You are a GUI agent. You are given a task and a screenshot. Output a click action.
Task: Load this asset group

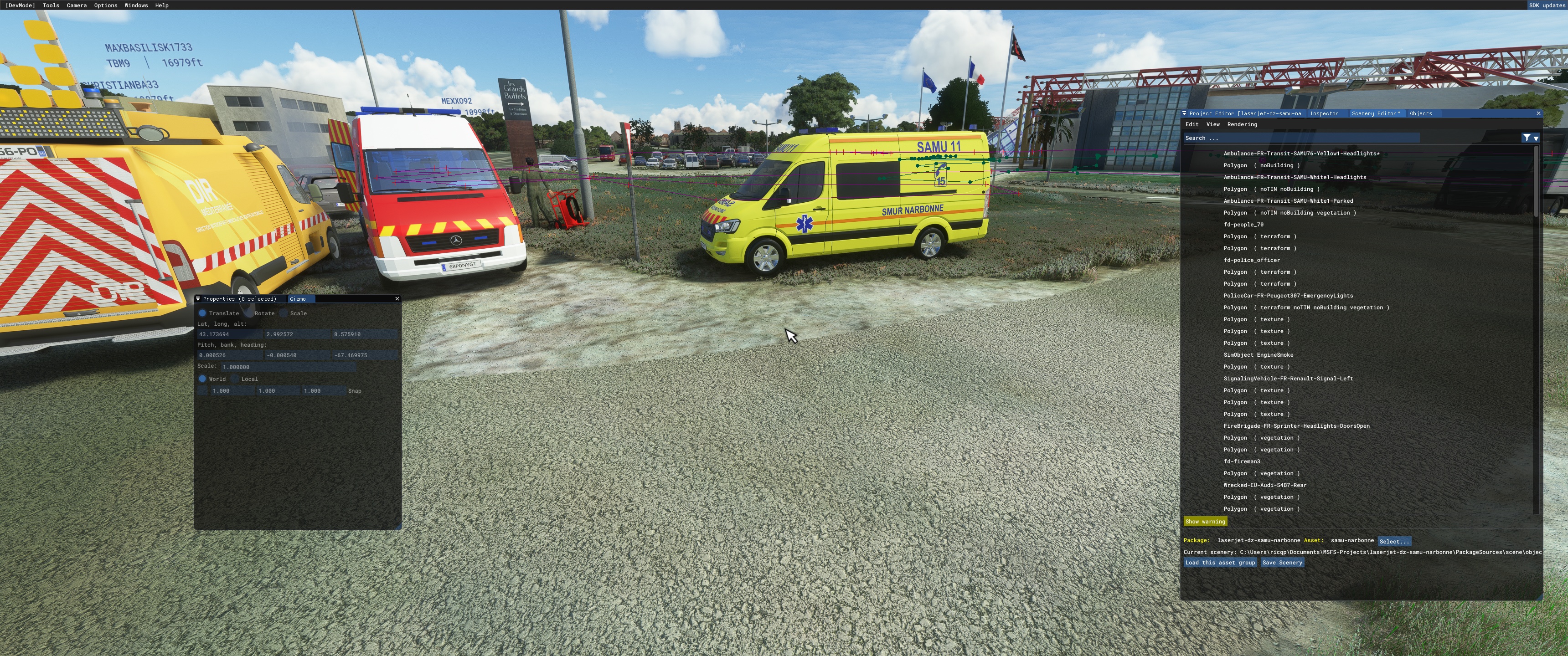click(1219, 563)
